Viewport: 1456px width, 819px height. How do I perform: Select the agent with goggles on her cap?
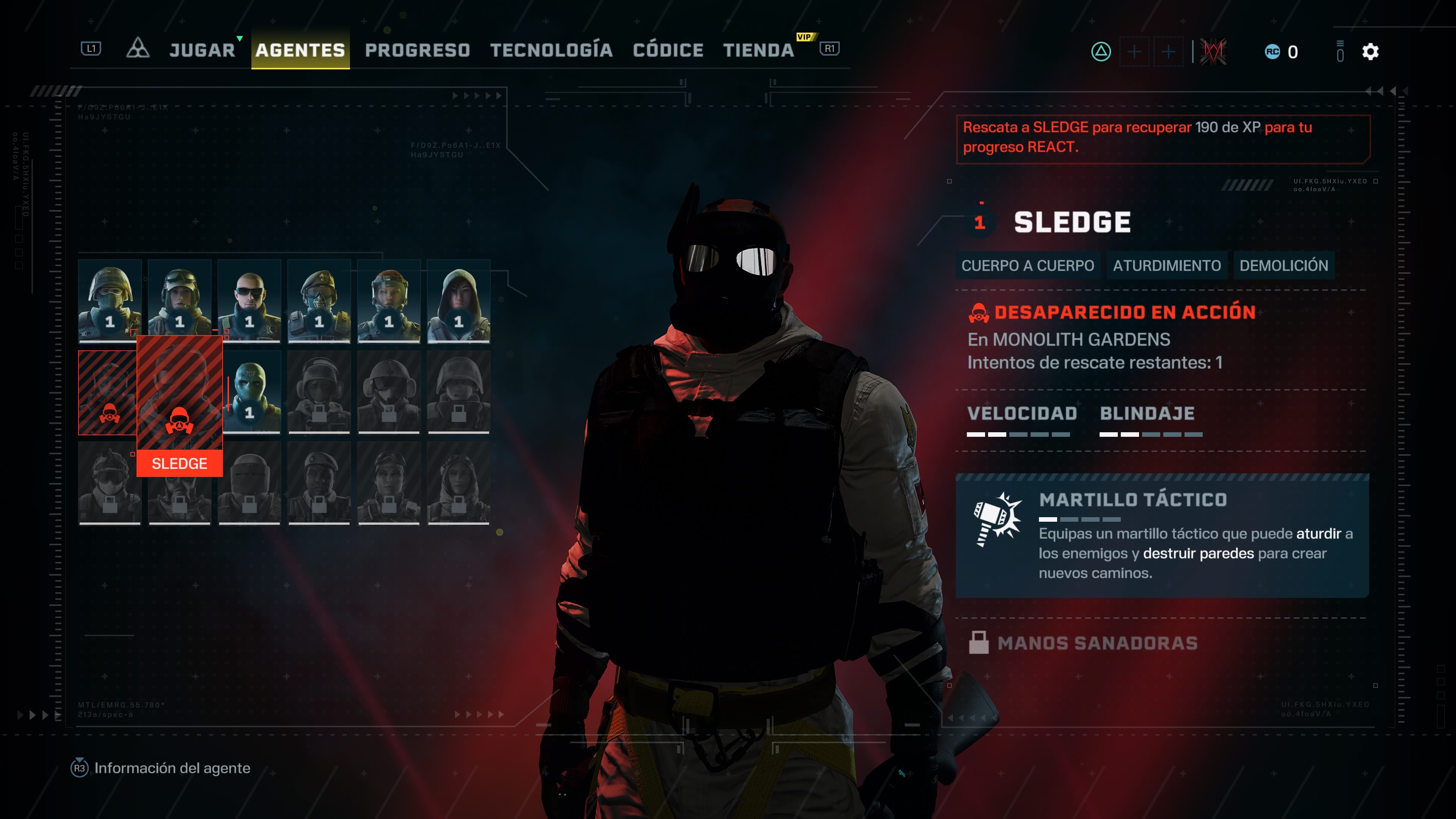click(179, 301)
